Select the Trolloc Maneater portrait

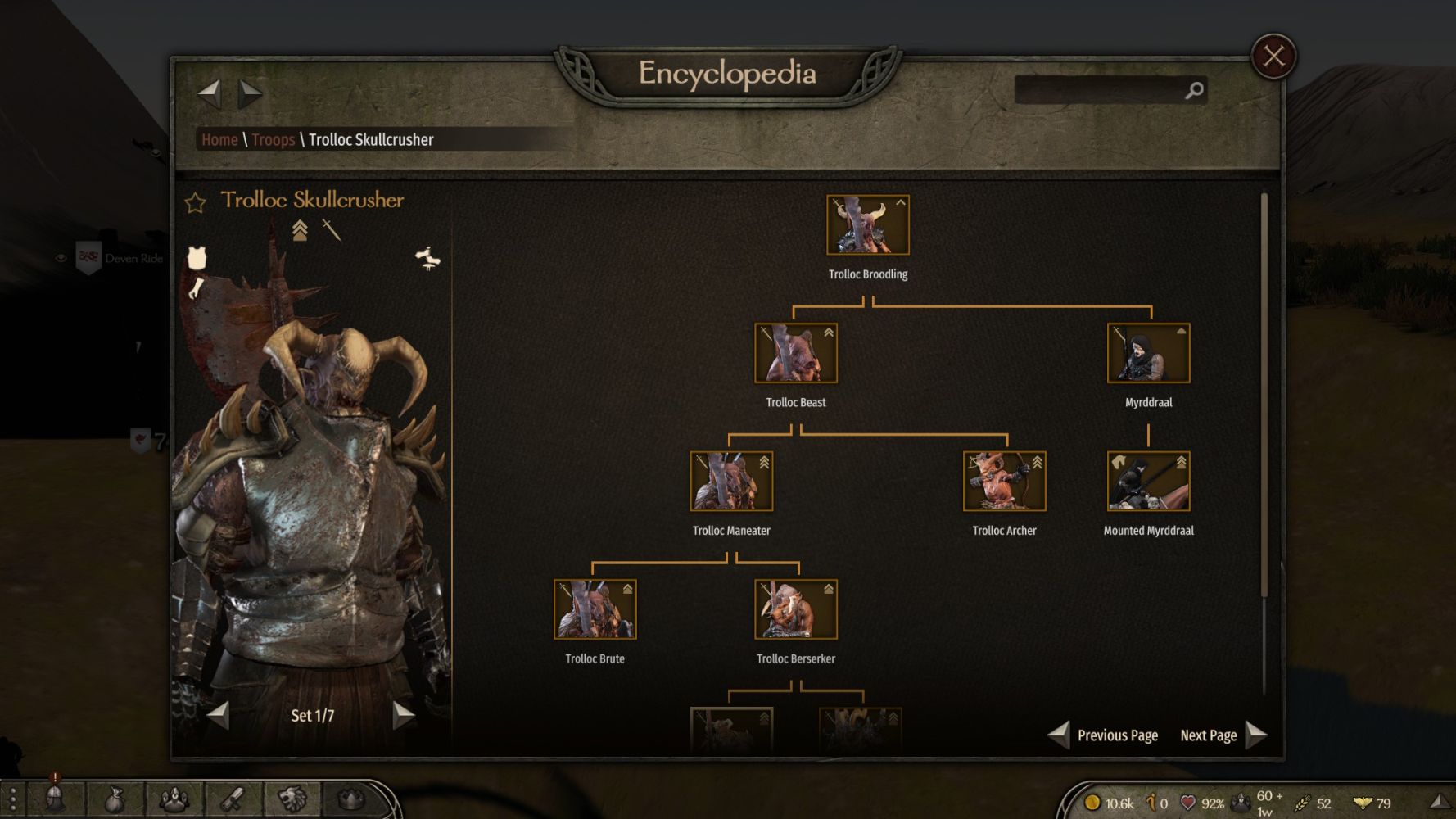tap(731, 482)
